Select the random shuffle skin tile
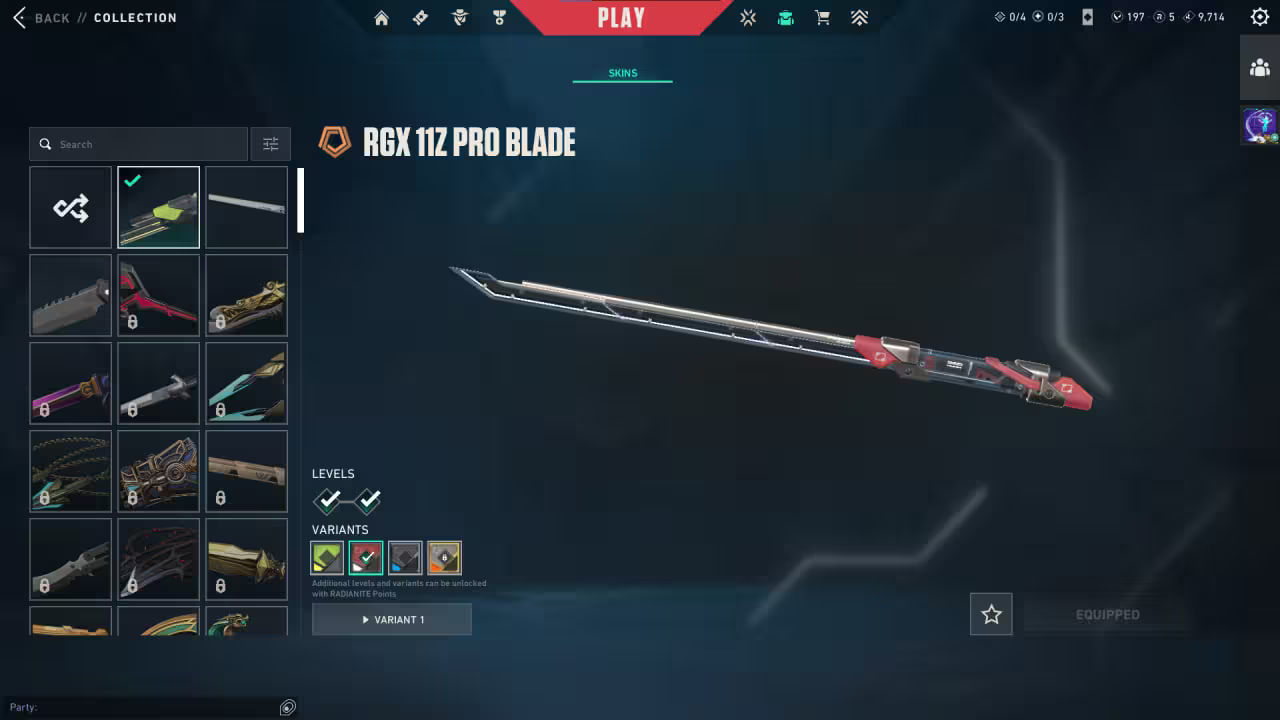This screenshot has height=720, width=1280. click(70, 207)
